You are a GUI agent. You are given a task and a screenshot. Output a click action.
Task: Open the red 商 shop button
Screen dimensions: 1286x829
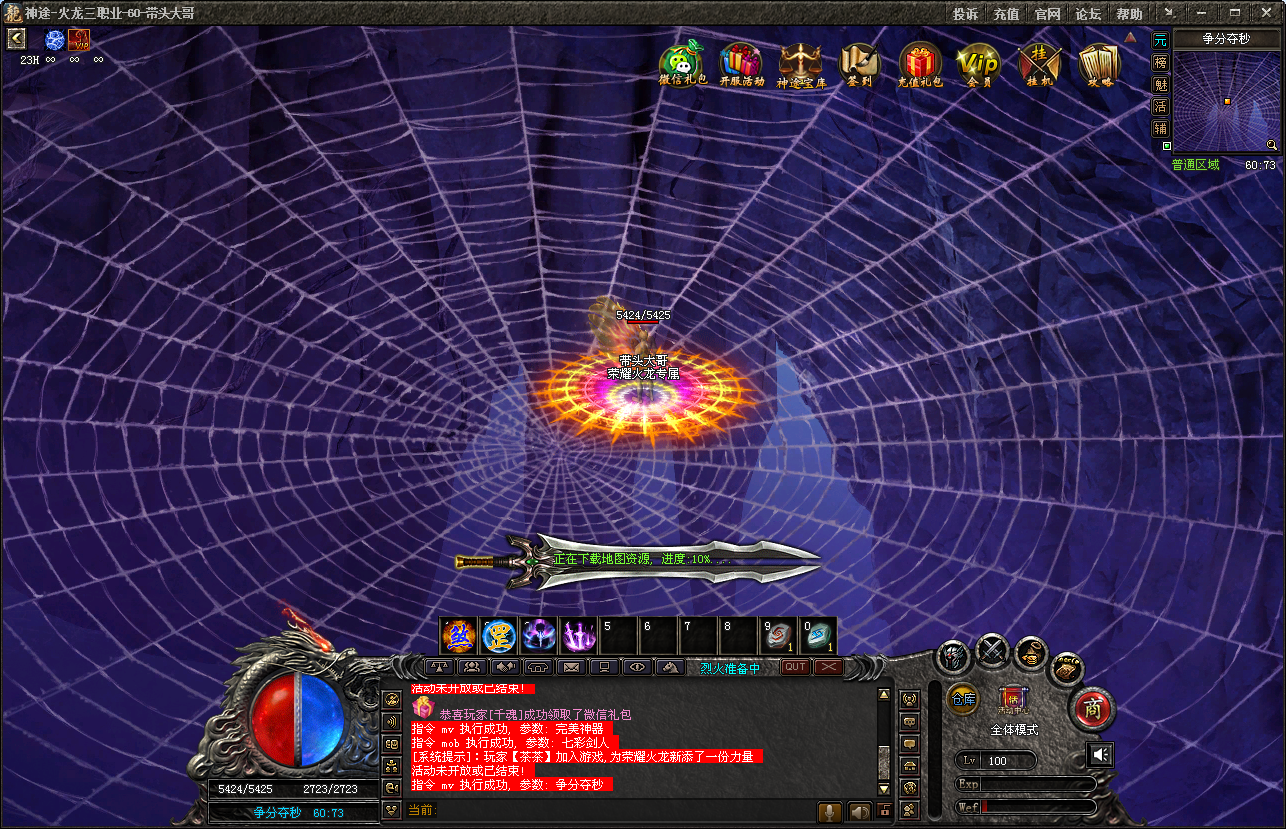click(1091, 708)
